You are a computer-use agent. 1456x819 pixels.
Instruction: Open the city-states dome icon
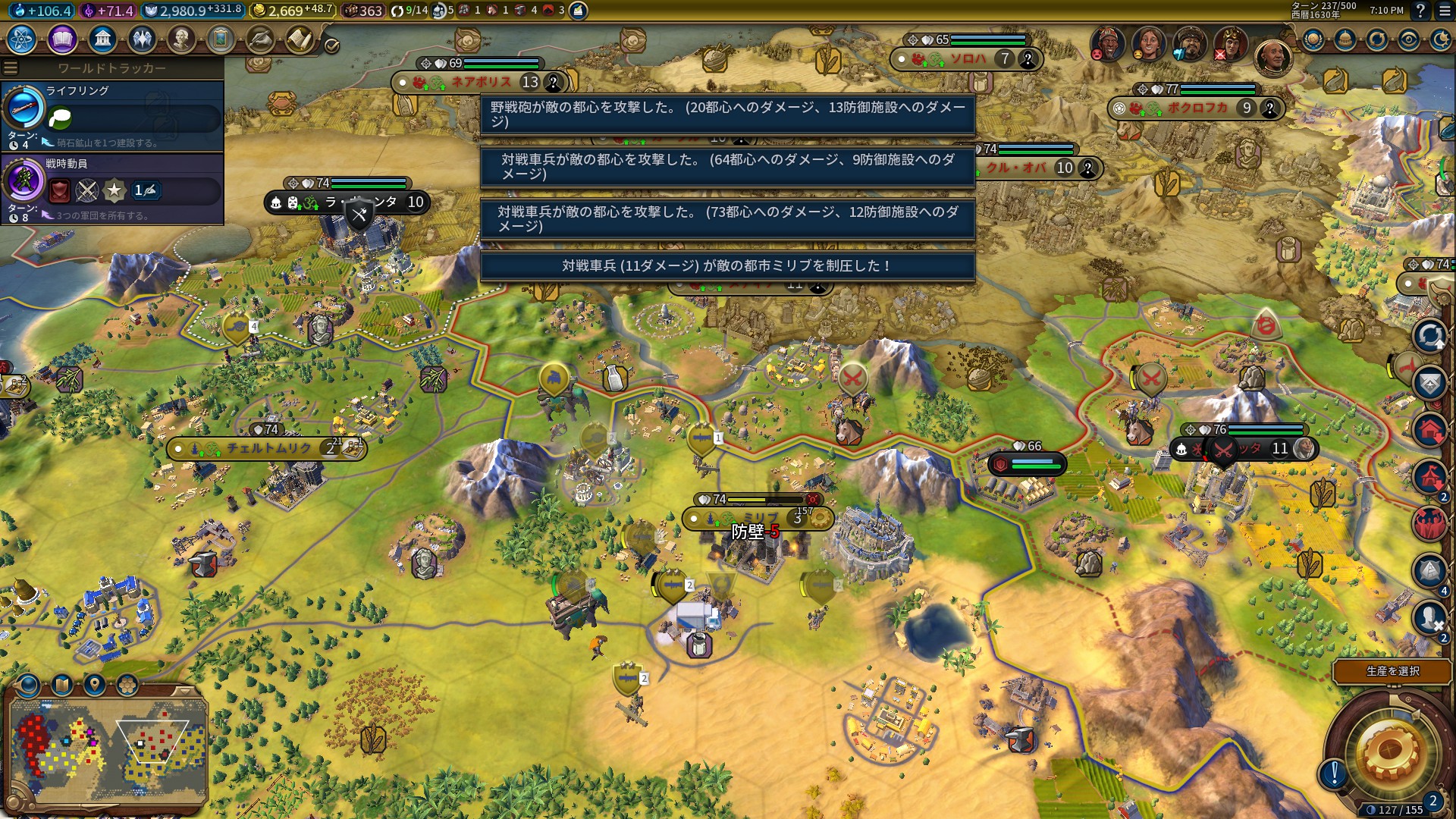(x=1345, y=39)
